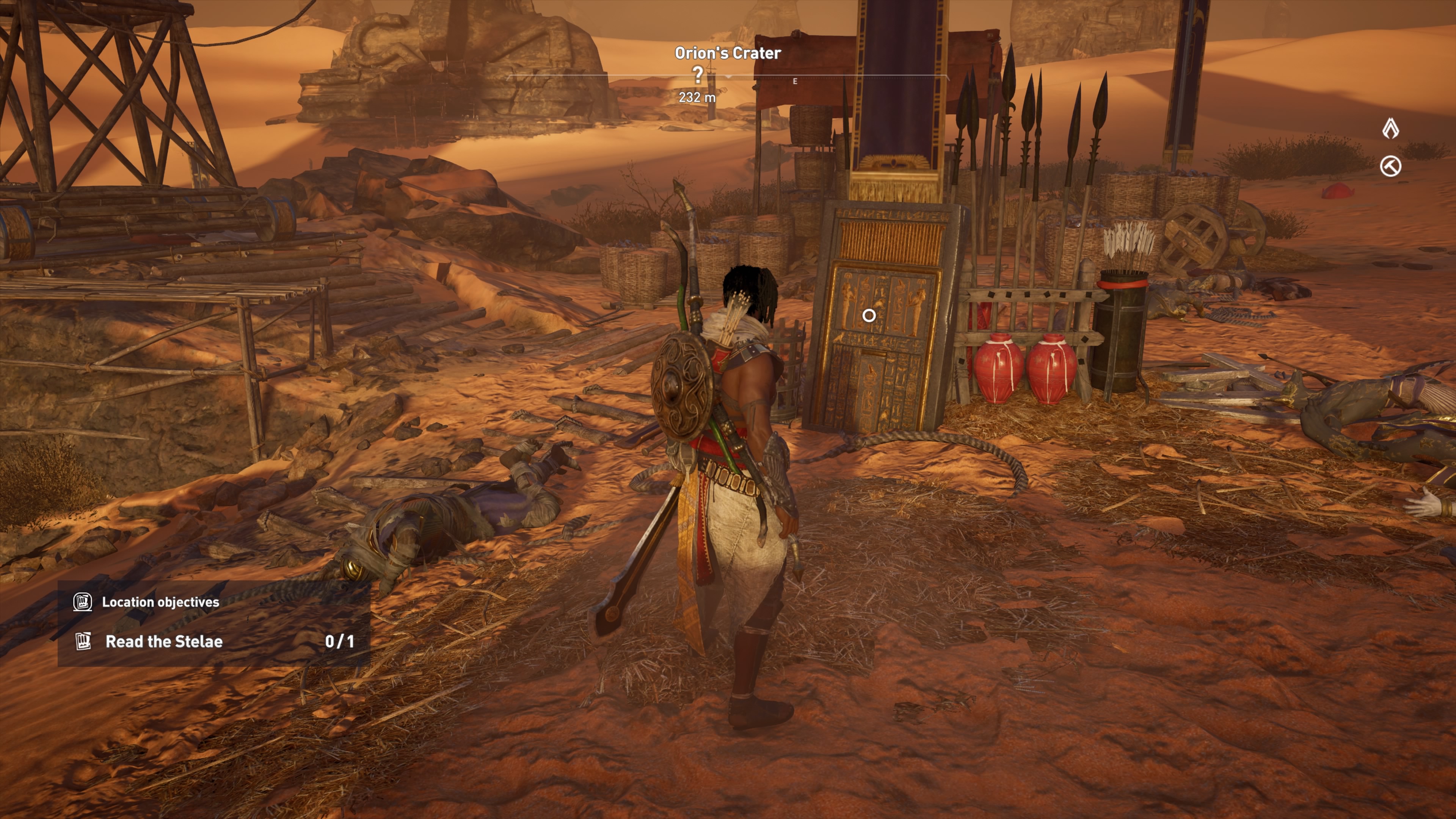Click the Animus arrowhead icon

[1390, 129]
